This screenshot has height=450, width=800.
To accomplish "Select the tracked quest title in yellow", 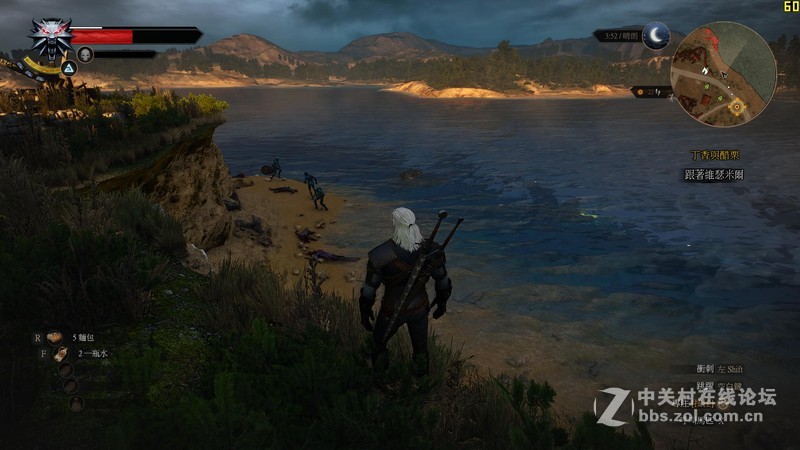I will tap(716, 157).
